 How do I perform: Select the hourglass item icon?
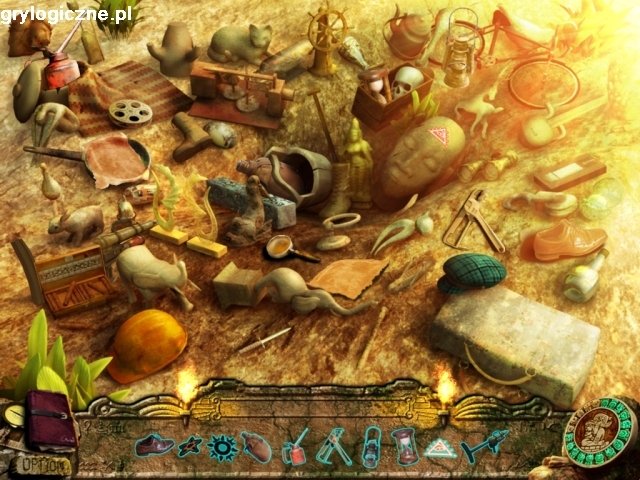pos(404,446)
